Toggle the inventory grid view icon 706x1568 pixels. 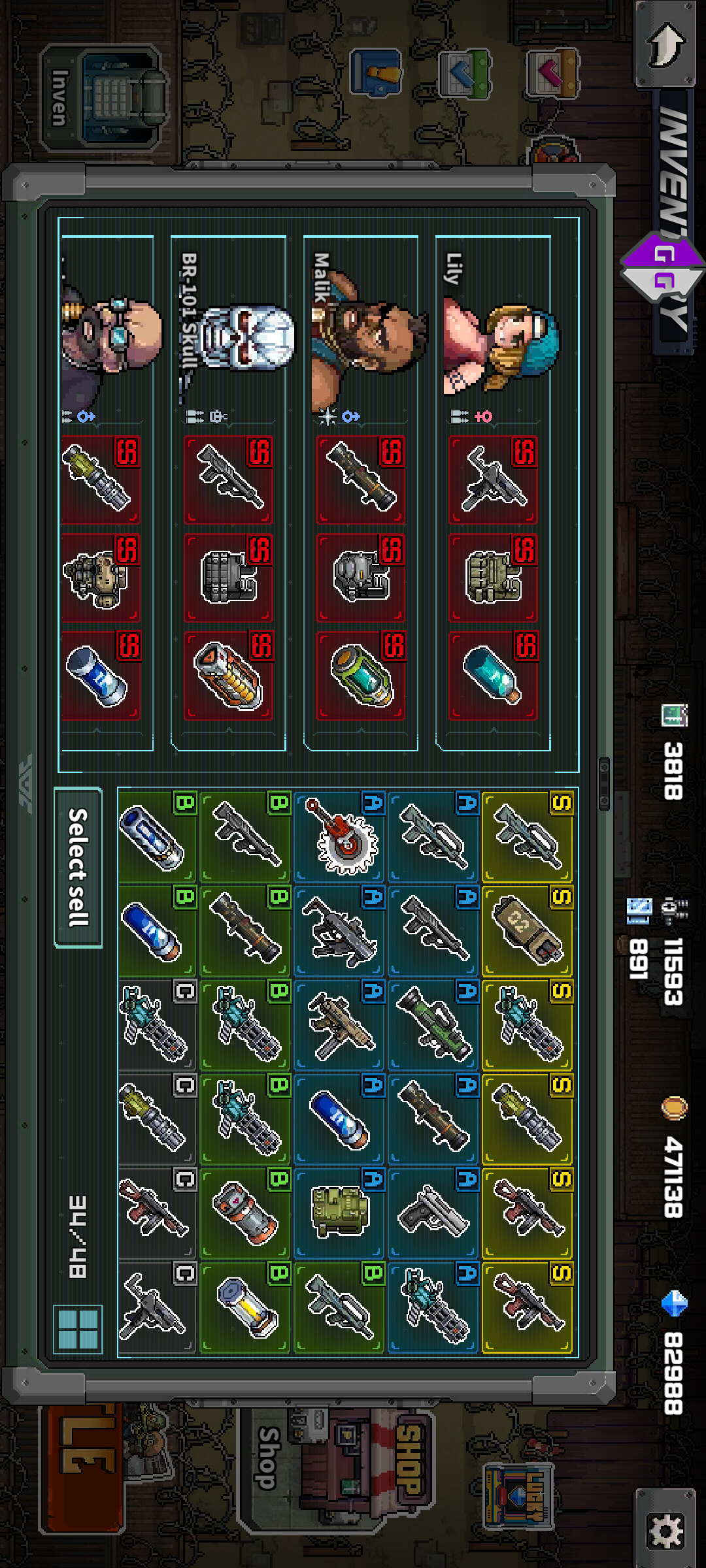tap(78, 1328)
